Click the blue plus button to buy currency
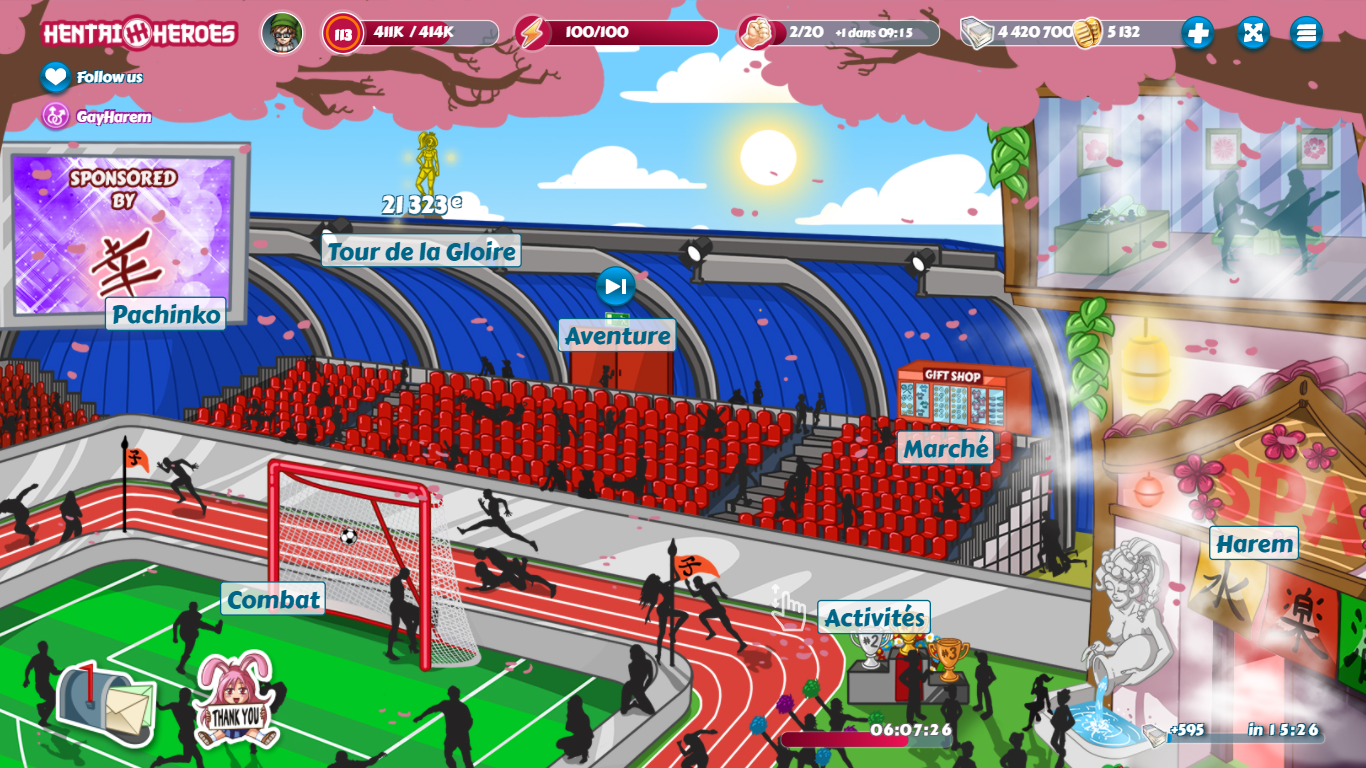 point(1197,33)
